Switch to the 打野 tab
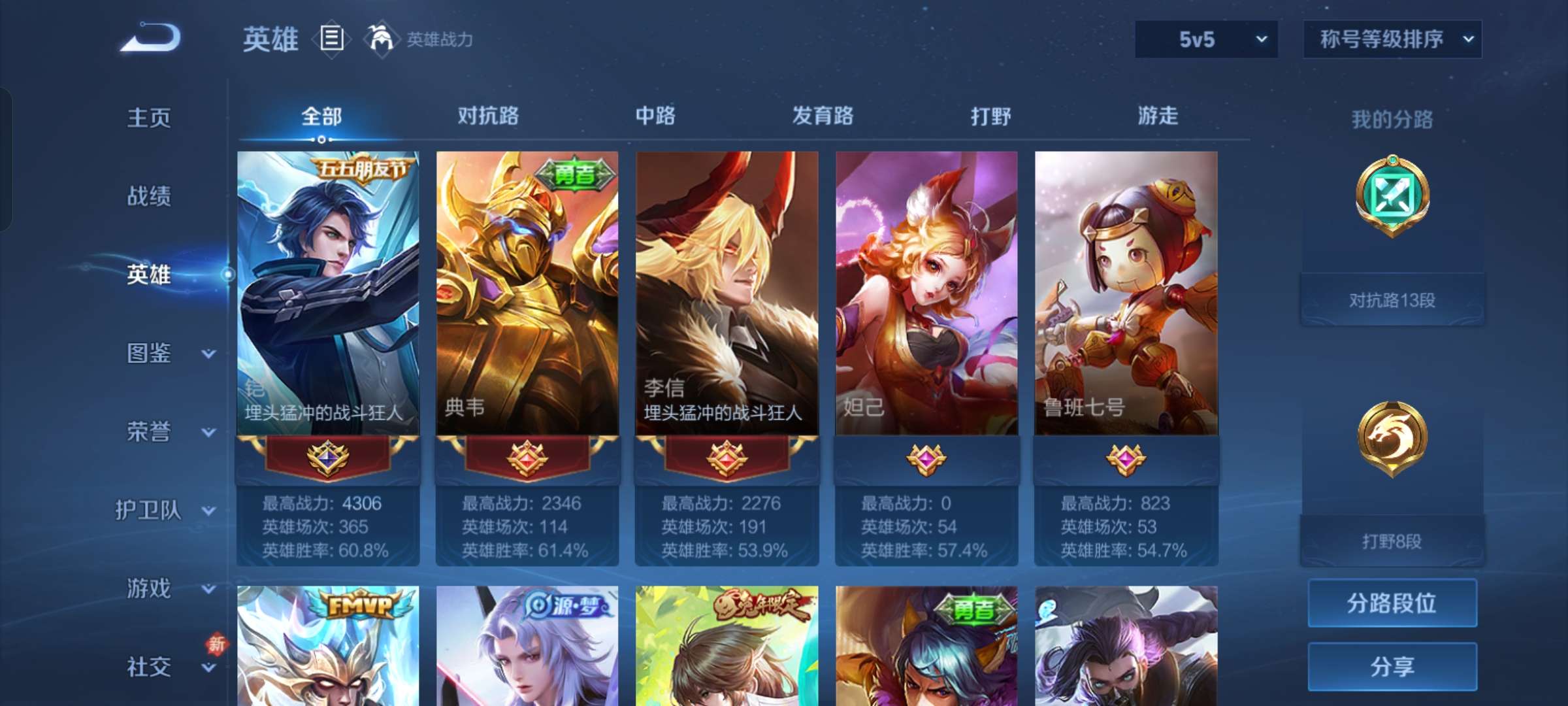1568x706 pixels. pyautogui.click(x=988, y=118)
